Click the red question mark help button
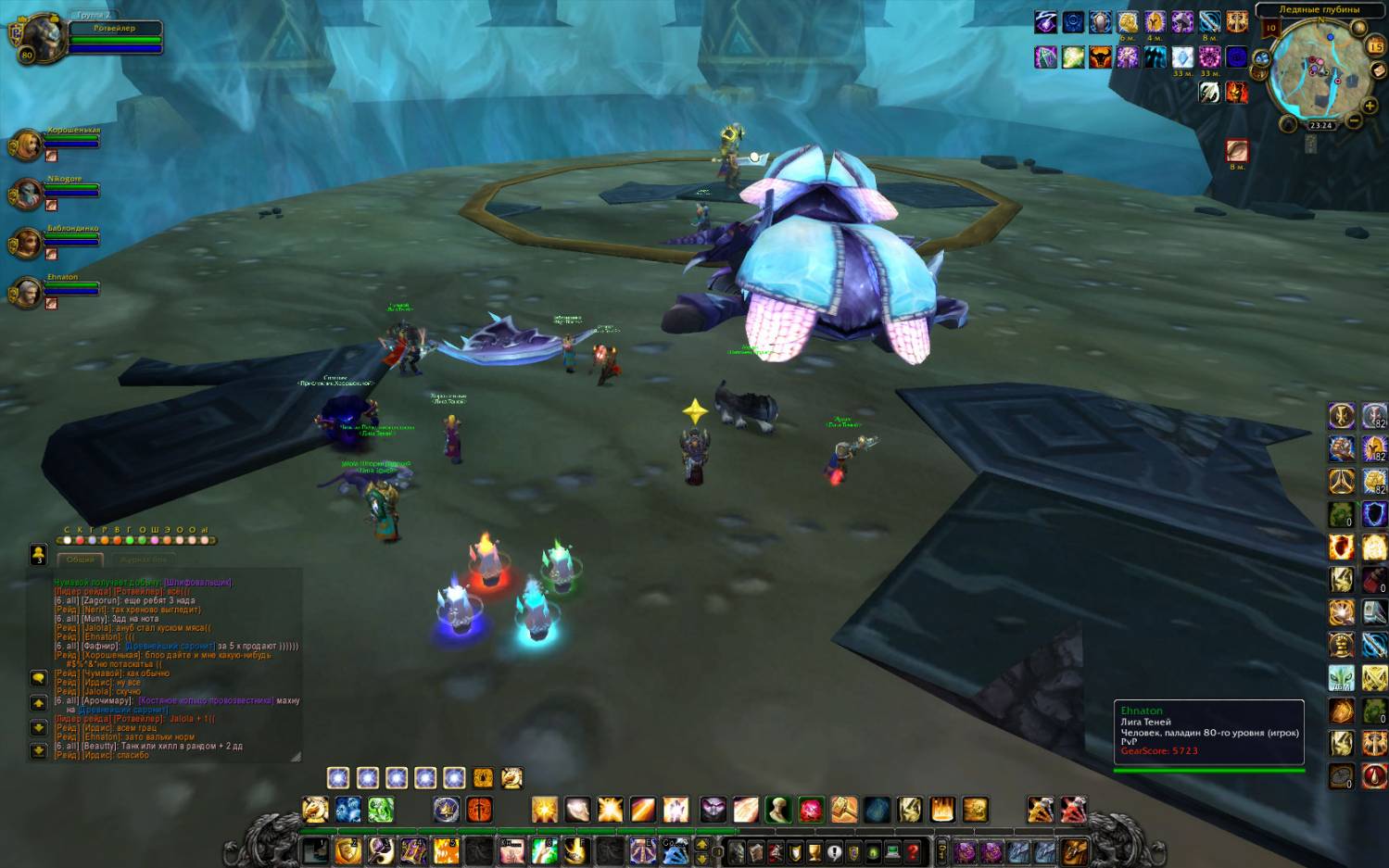Viewport: 1389px width, 868px height. (x=913, y=851)
